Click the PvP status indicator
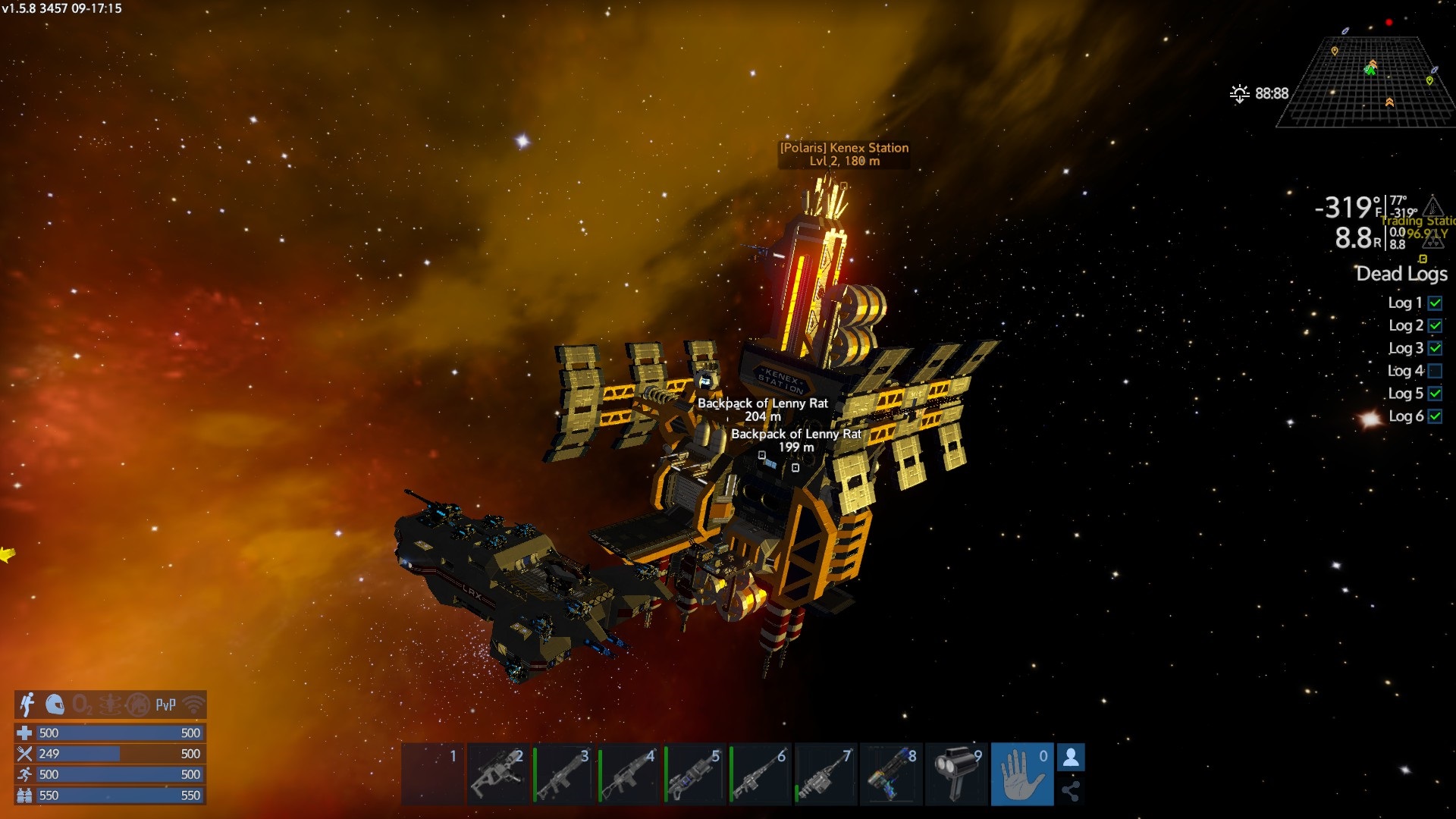The height and width of the screenshot is (819, 1456). point(165,705)
